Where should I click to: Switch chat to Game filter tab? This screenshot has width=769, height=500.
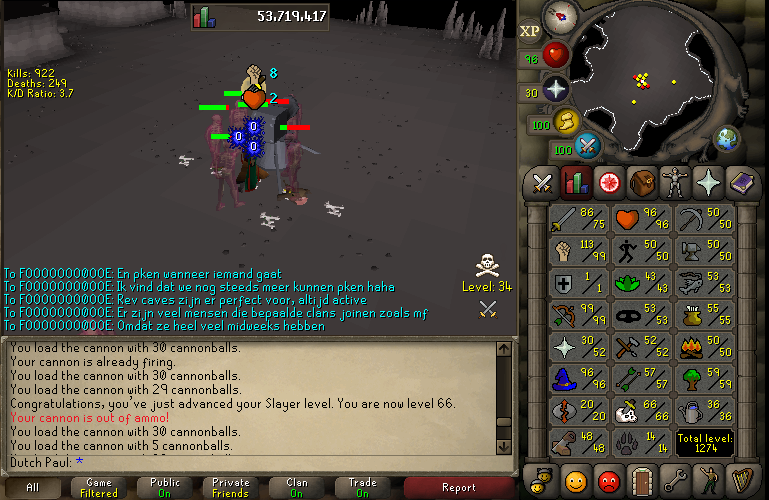pos(100,488)
